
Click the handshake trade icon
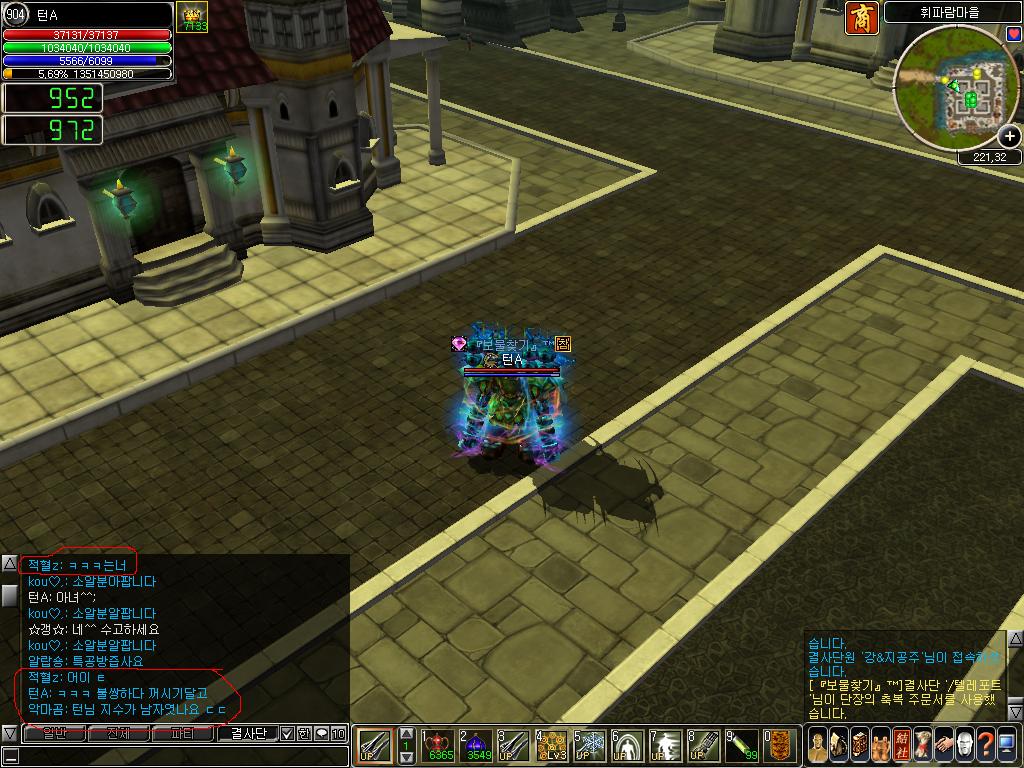point(943,745)
